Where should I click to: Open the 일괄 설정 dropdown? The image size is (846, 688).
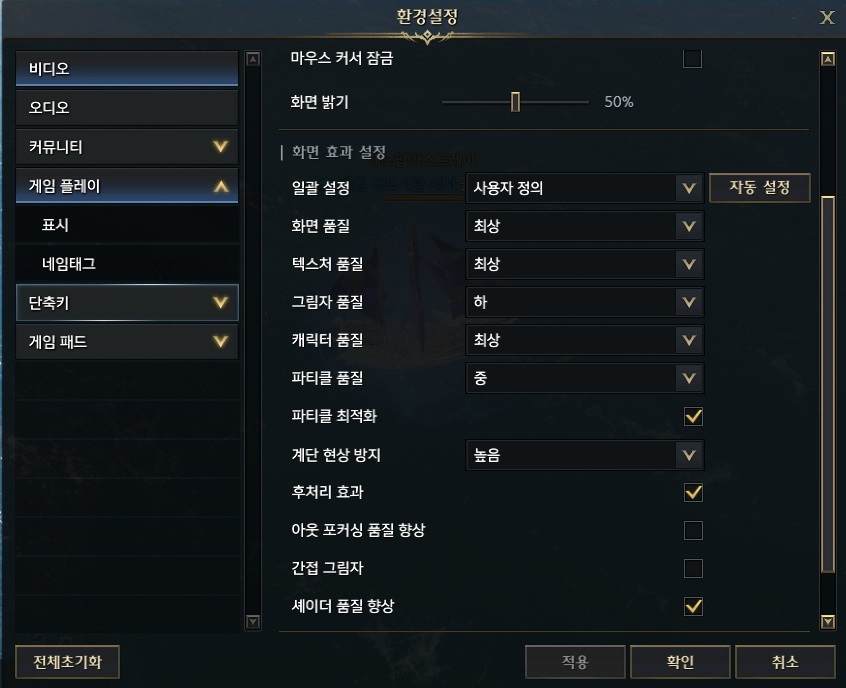pyautogui.click(x=584, y=188)
